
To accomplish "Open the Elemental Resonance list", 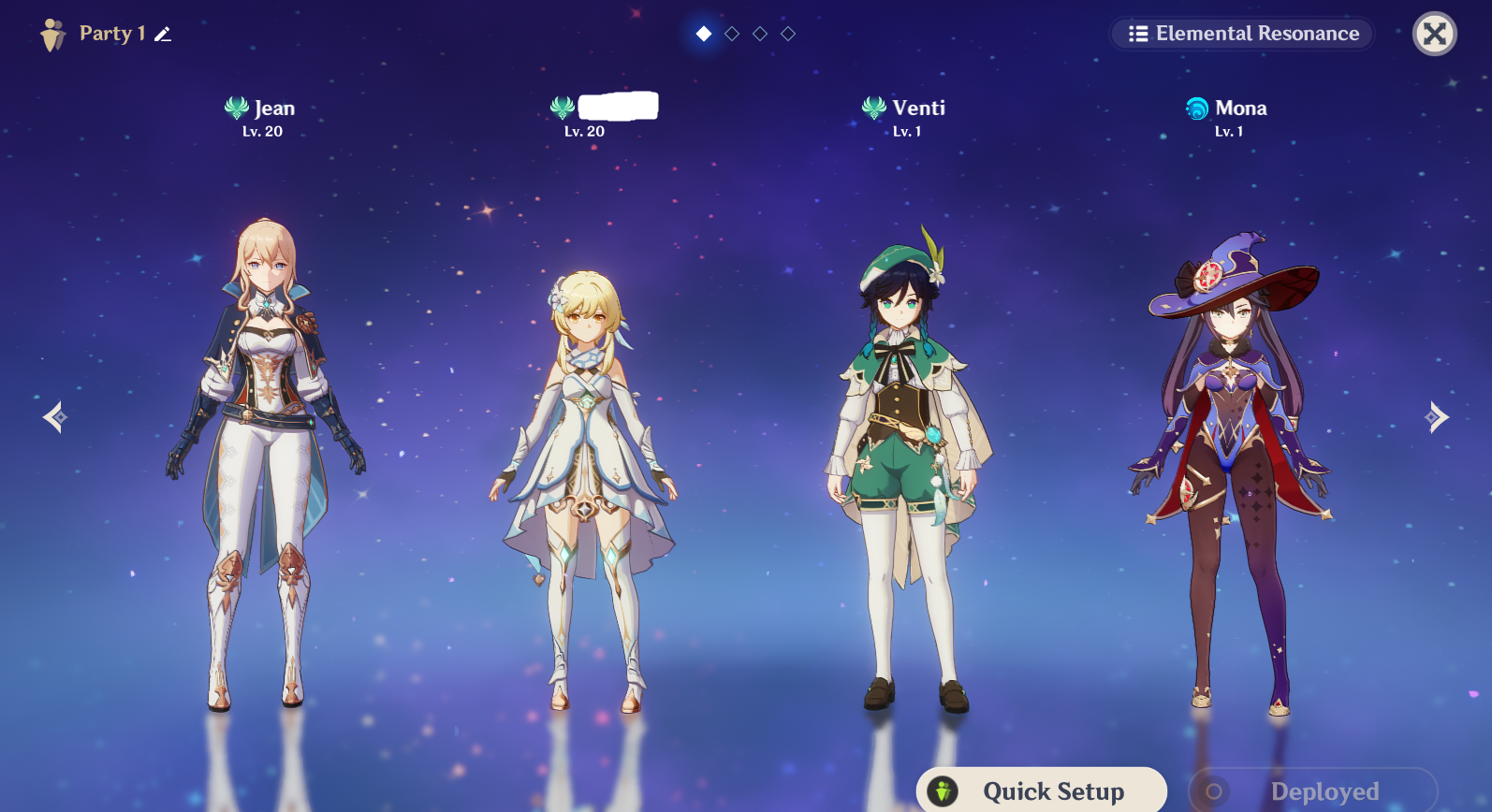I will coord(1242,34).
